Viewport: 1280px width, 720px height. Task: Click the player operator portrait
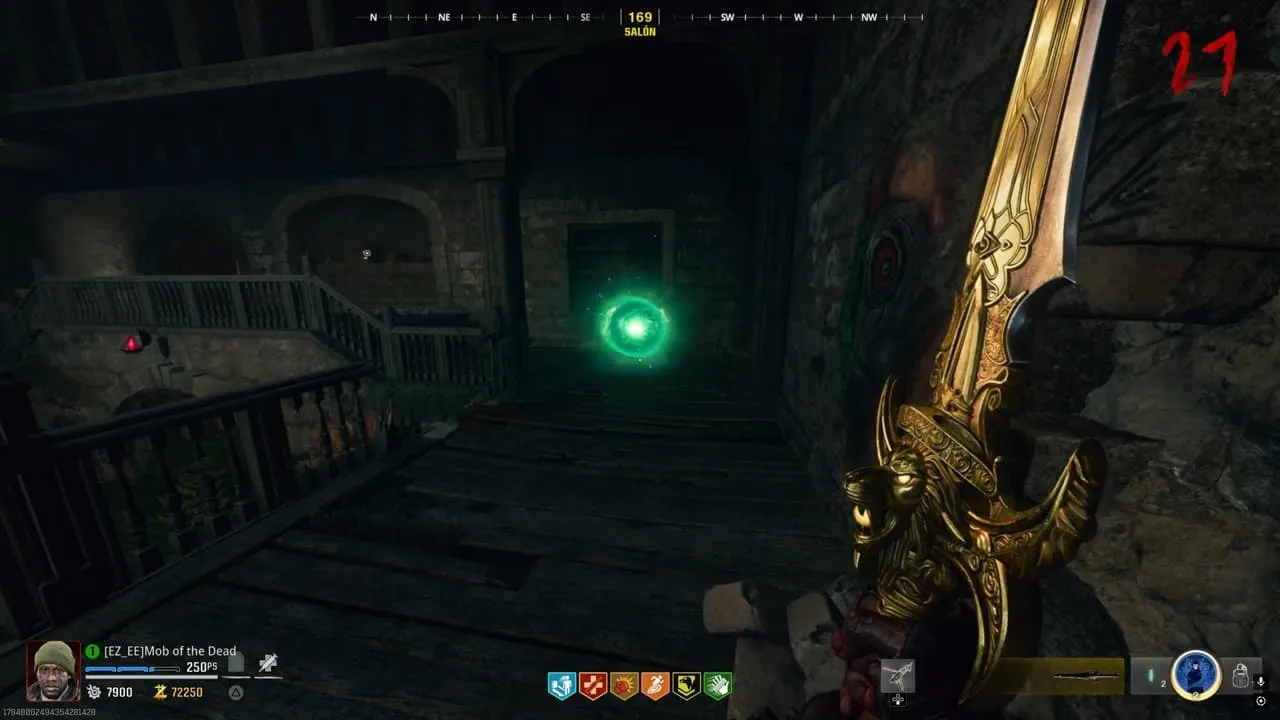coord(52,670)
